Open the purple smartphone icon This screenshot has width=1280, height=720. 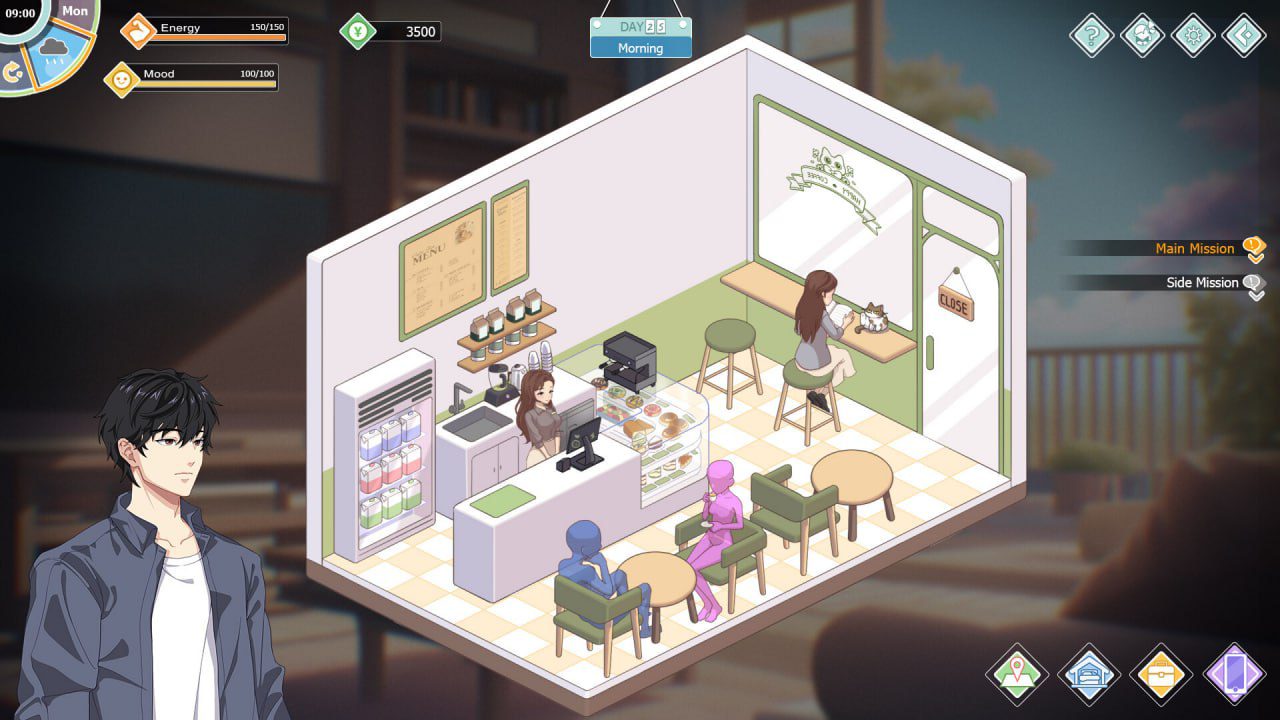[1237, 675]
